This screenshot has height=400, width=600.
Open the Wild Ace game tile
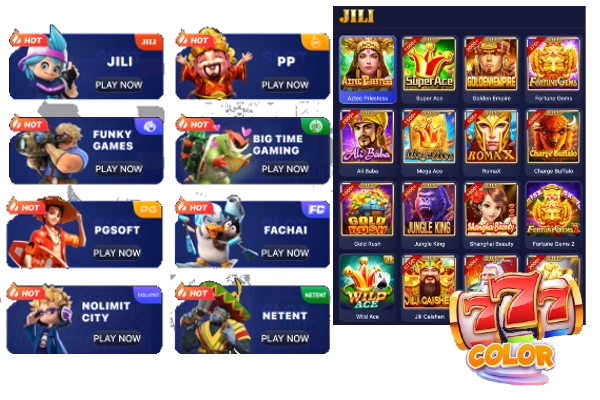coord(367,283)
